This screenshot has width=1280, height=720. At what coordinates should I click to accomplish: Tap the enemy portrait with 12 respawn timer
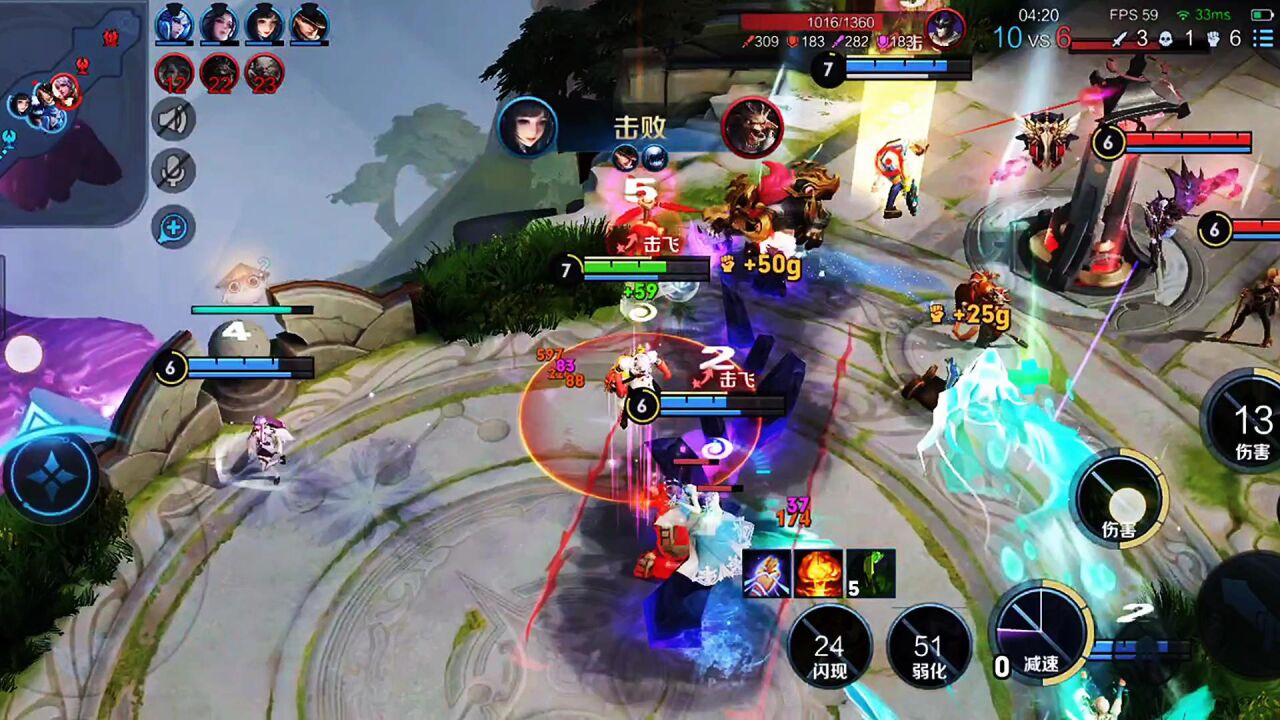(x=174, y=73)
